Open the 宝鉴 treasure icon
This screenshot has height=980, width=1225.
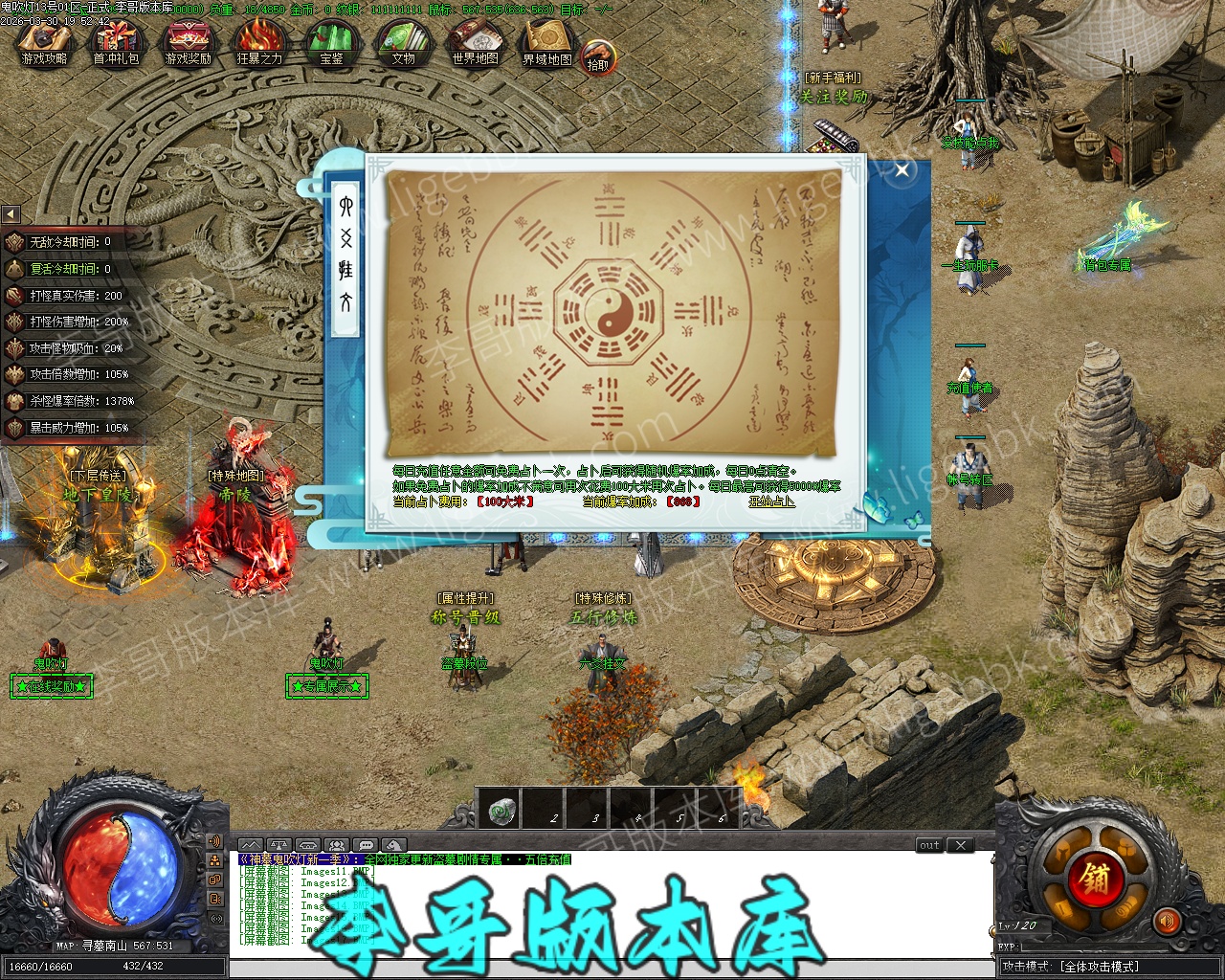331,44
